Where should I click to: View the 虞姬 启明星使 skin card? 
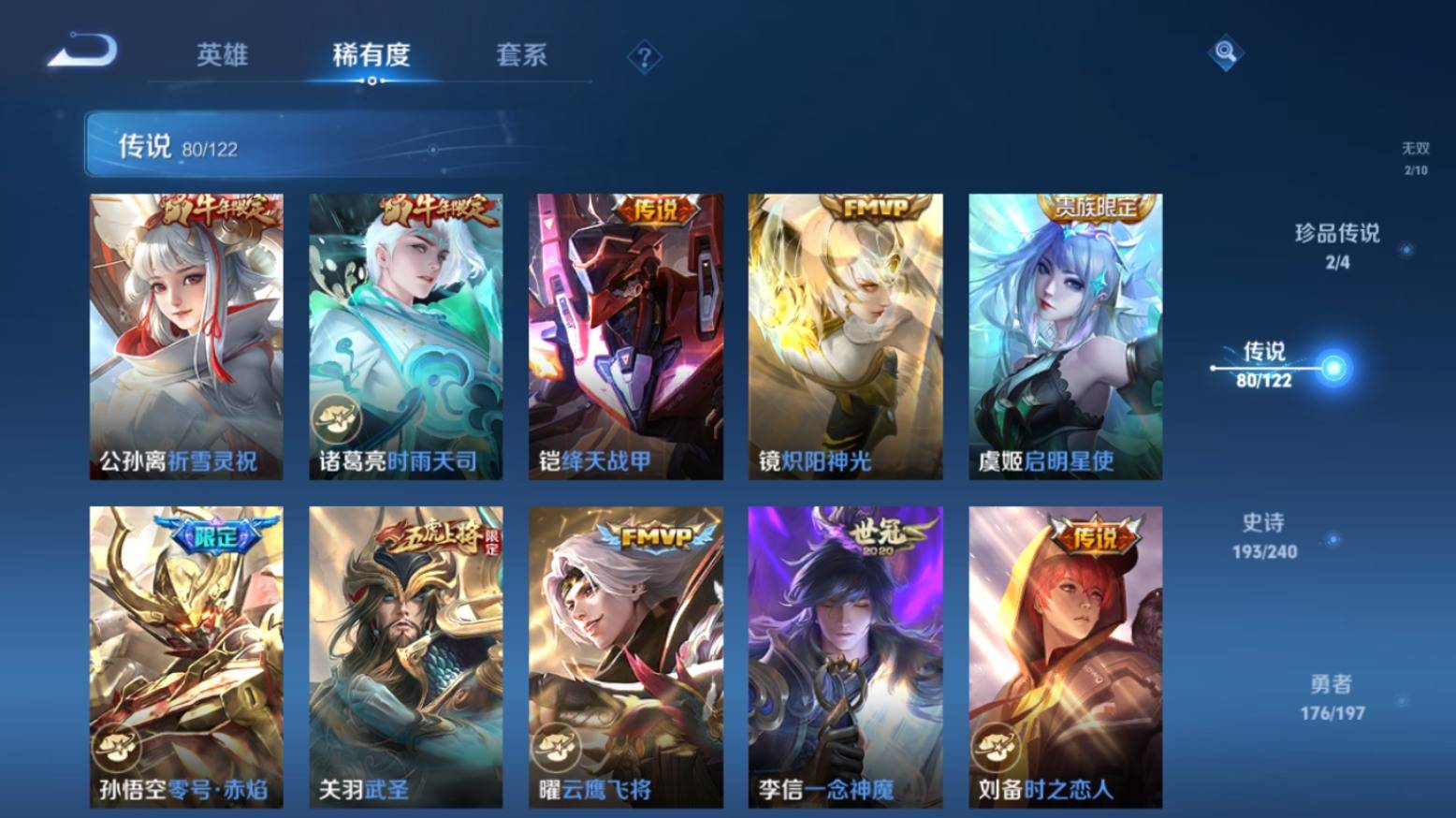1065,337
